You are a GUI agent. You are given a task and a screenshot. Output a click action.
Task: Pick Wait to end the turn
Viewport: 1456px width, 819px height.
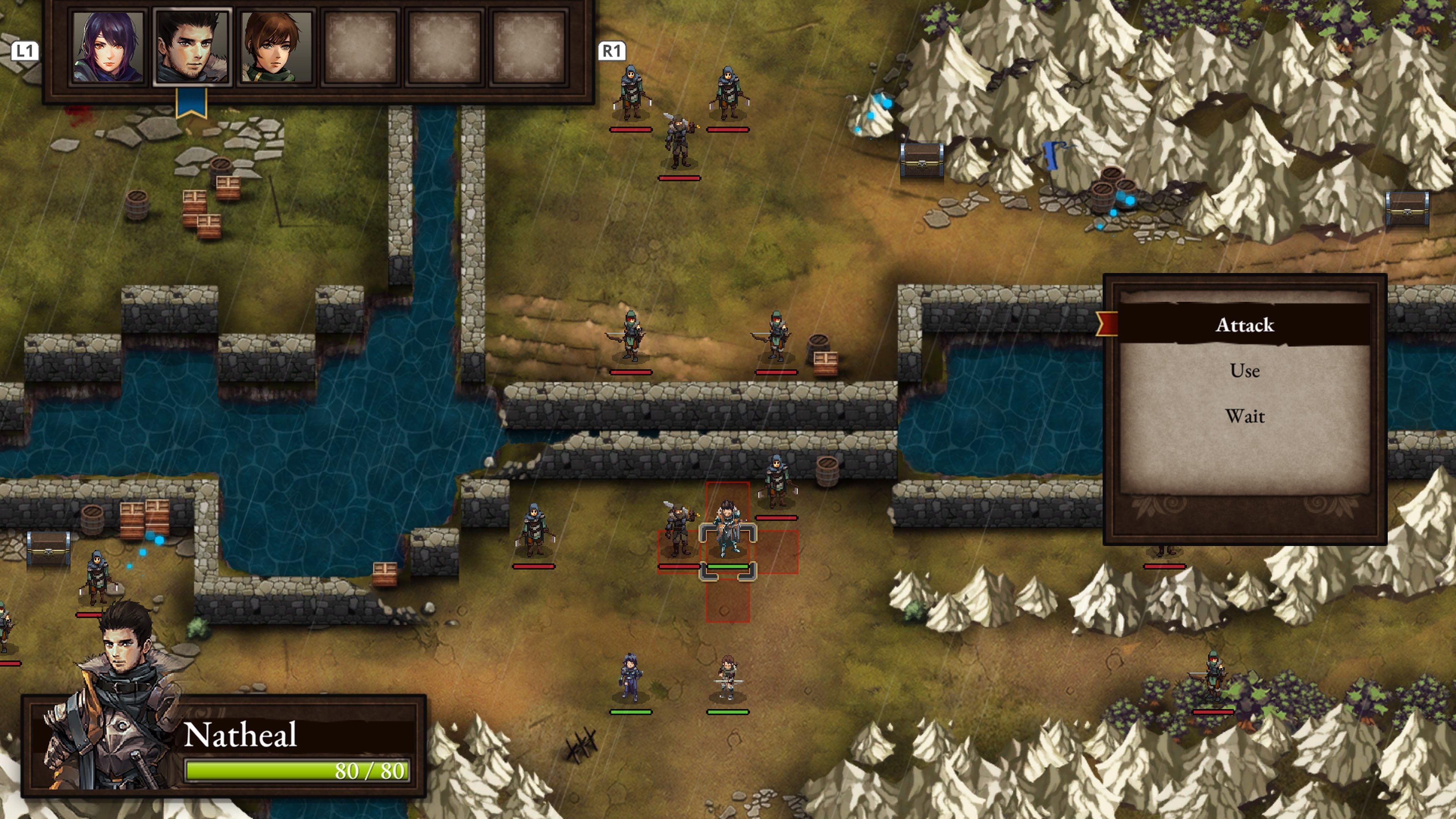[1244, 417]
